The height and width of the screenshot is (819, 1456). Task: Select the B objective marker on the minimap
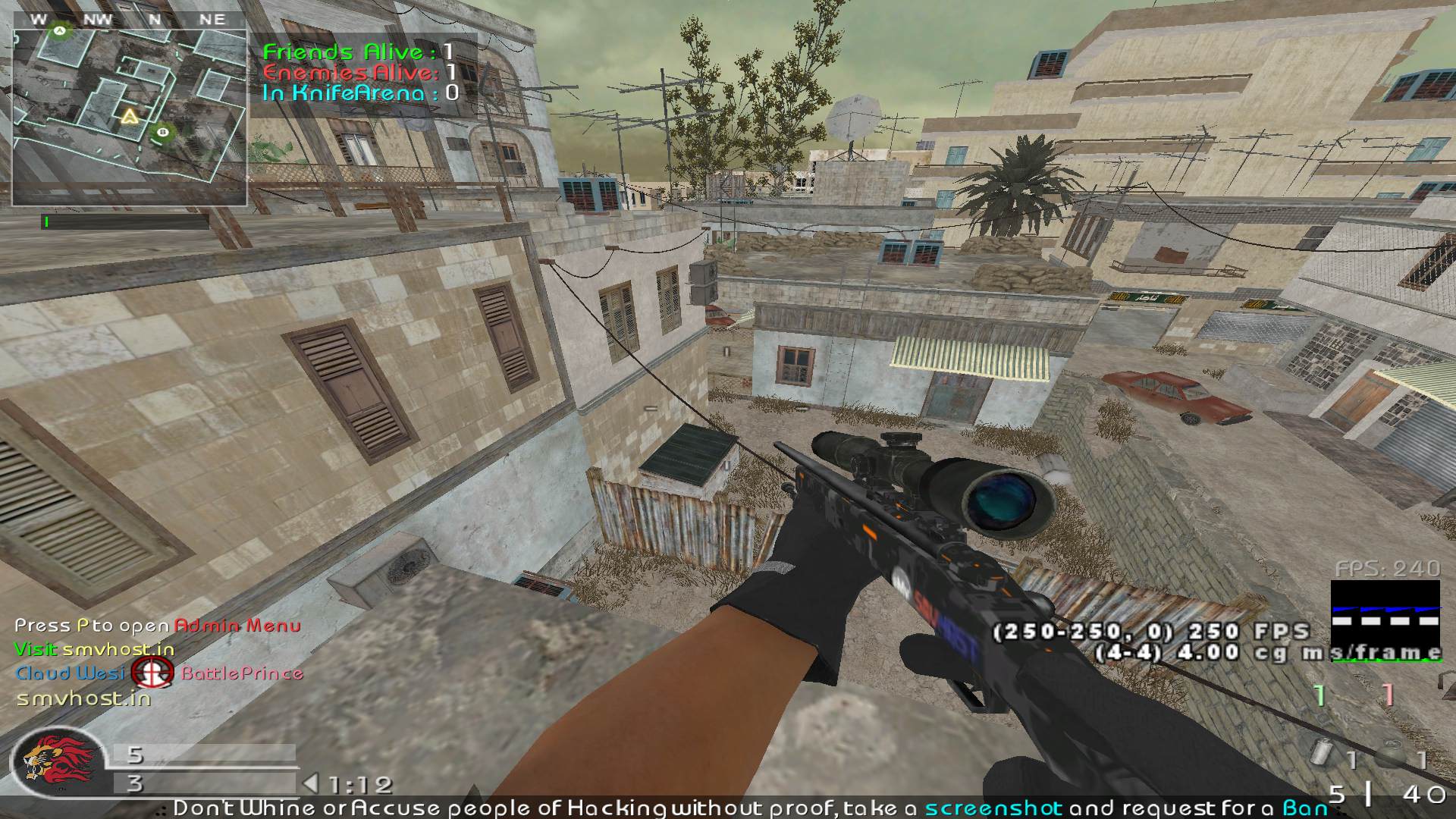point(162,133)
